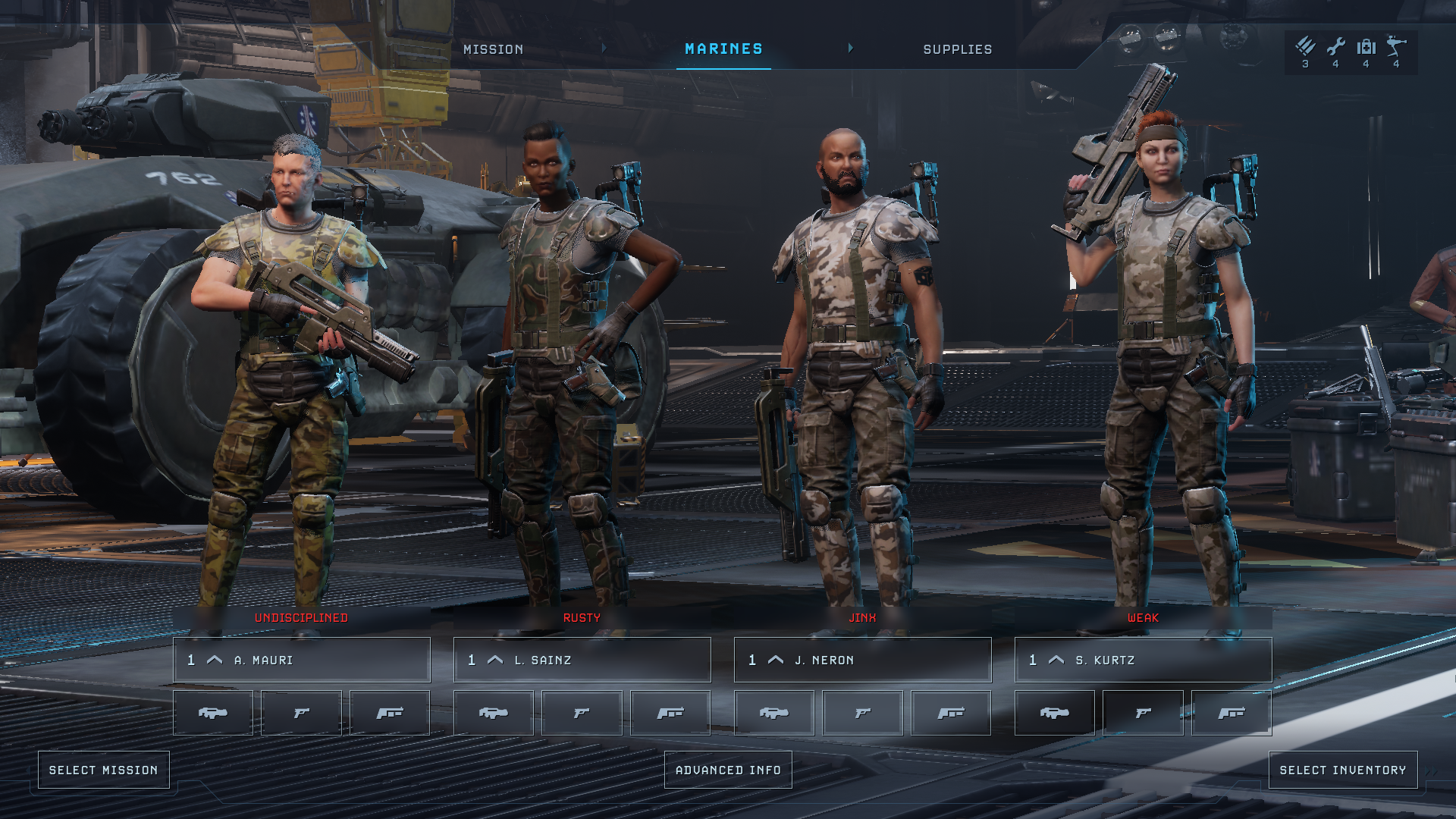Show Advanced Info for the squad
The width and height of the screenshot is (1456, 819).
tap(728, 770)
